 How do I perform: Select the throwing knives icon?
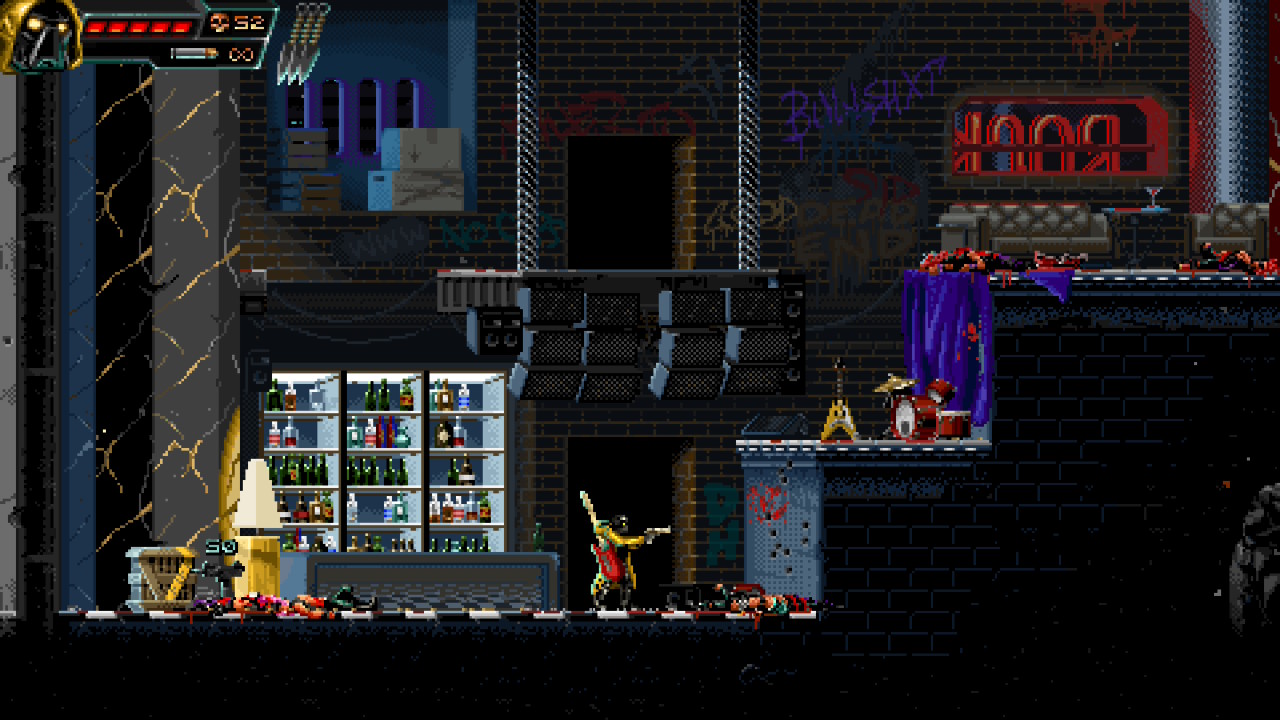pos(303,42)
